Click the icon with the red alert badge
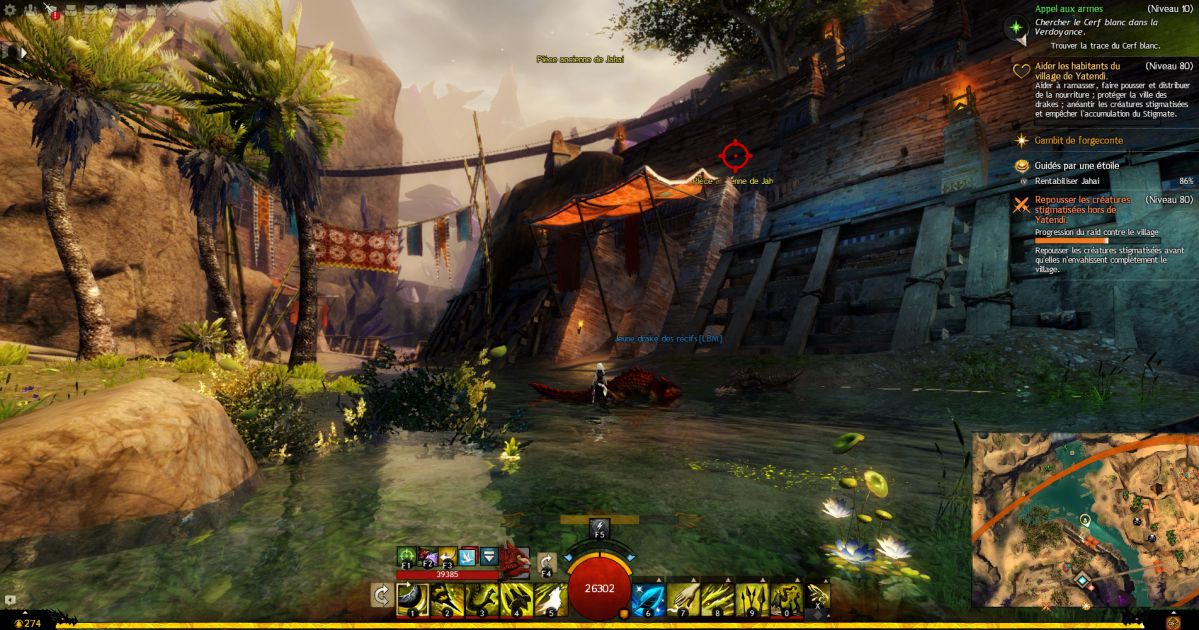Screen dimensions: 1199x630 [52, 11]
